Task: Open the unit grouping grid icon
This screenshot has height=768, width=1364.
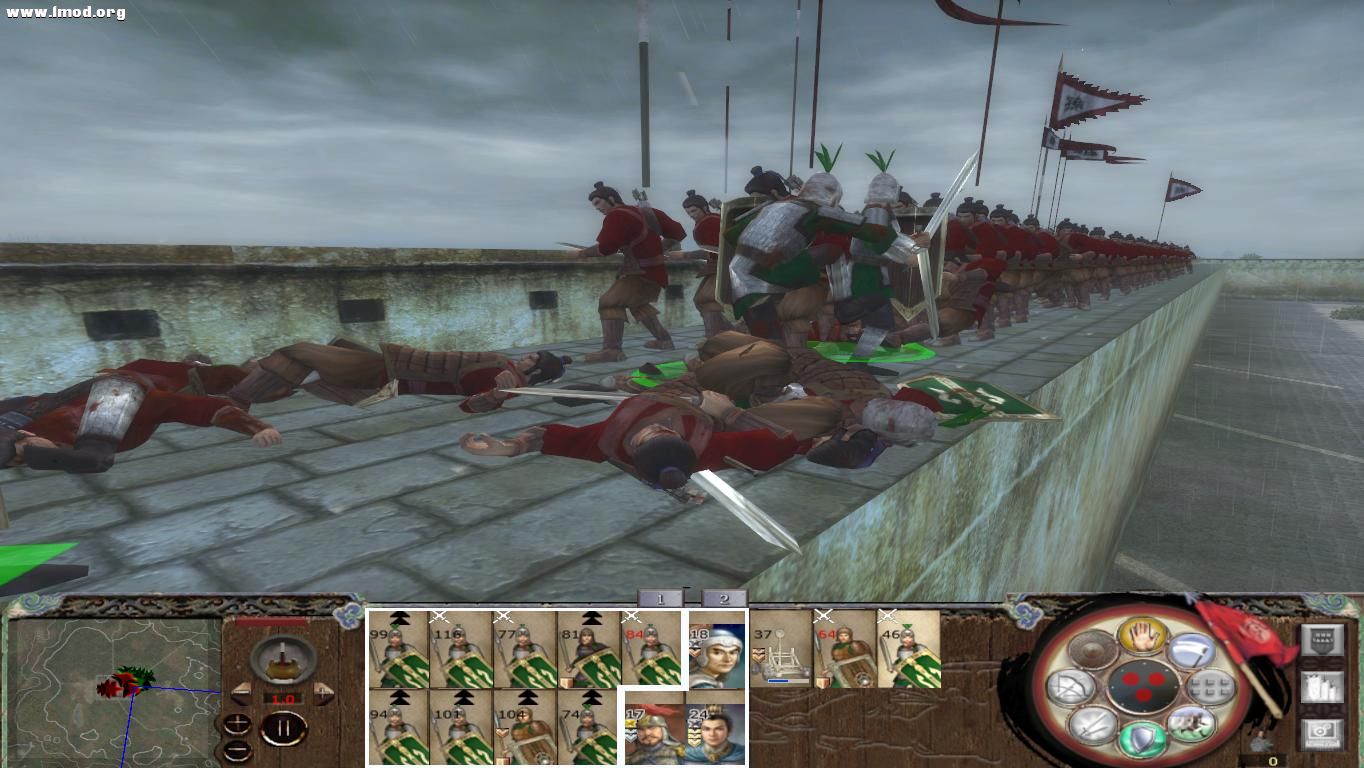Action: (1208, 688)
